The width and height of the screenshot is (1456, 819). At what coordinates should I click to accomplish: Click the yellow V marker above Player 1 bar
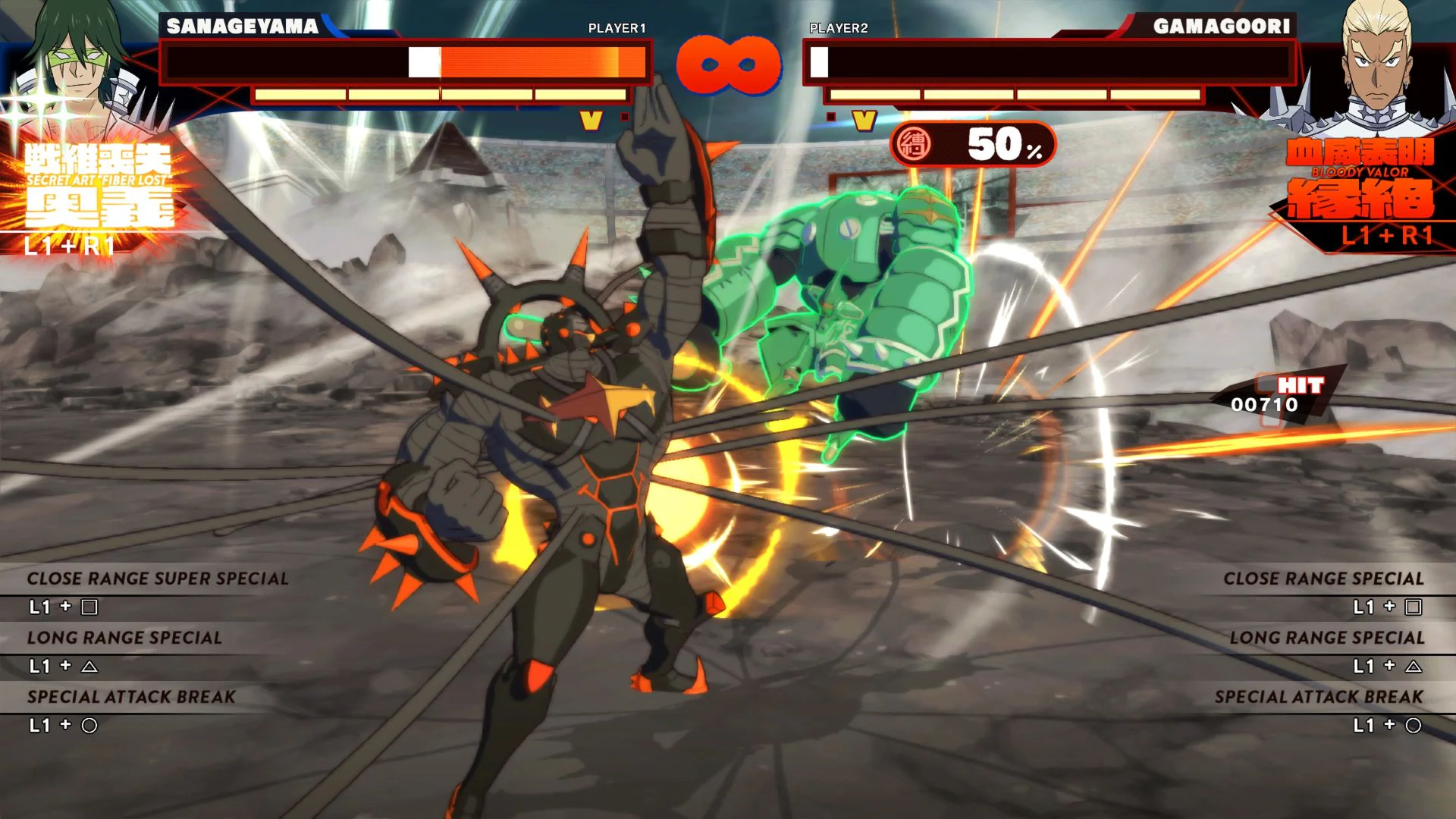(x=589, y=118)
